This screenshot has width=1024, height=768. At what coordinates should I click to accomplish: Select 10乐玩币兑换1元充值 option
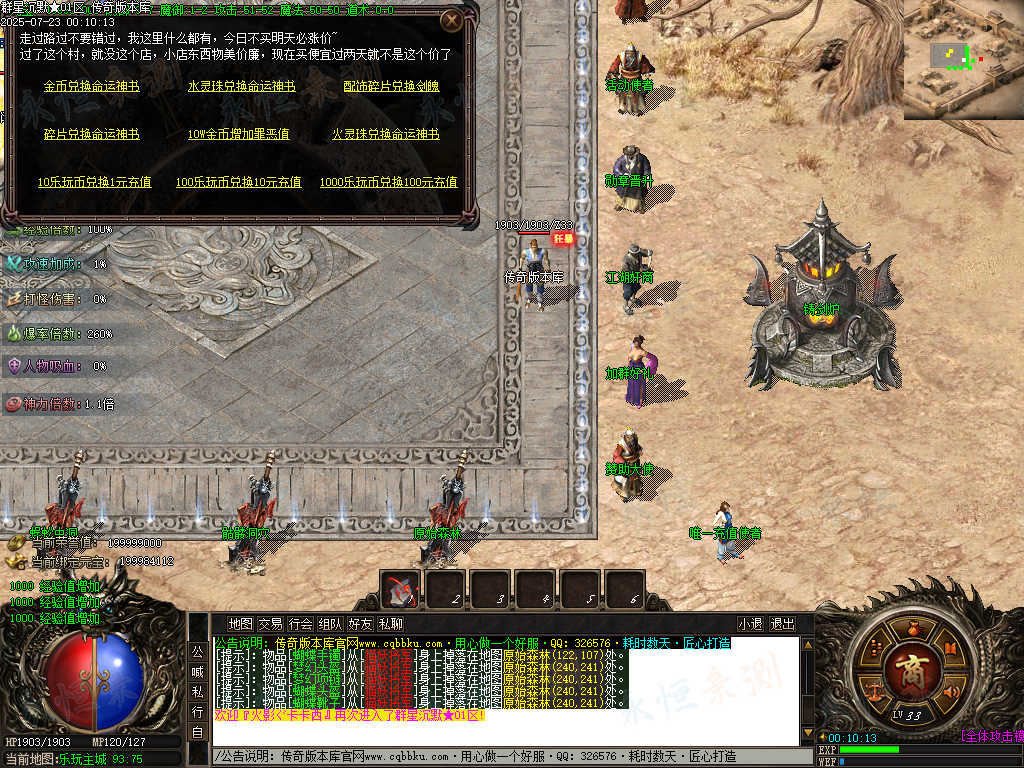coord(95,182)
